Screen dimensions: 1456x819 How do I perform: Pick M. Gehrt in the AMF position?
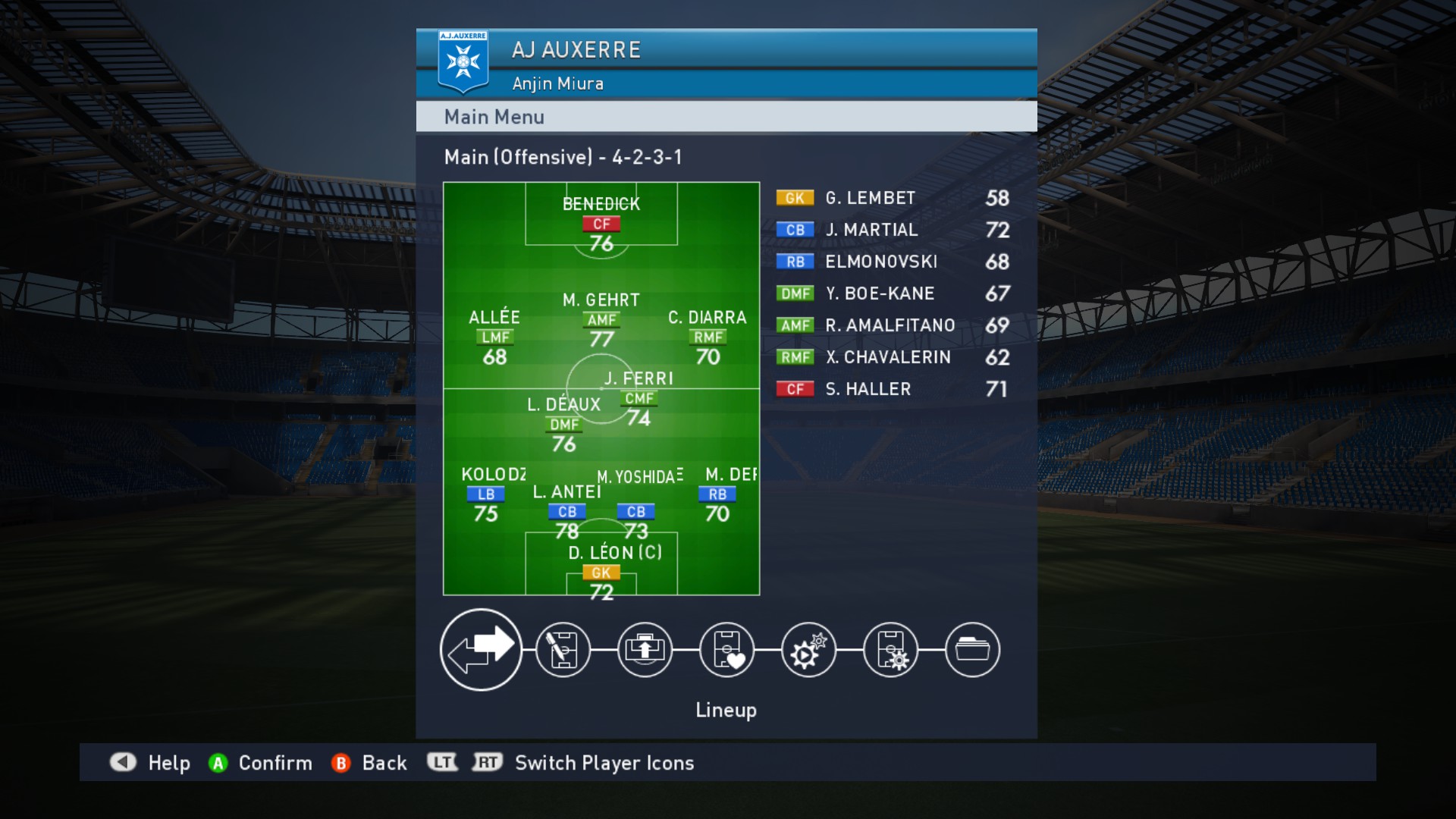pyautogui.click(x=601, y=320)
